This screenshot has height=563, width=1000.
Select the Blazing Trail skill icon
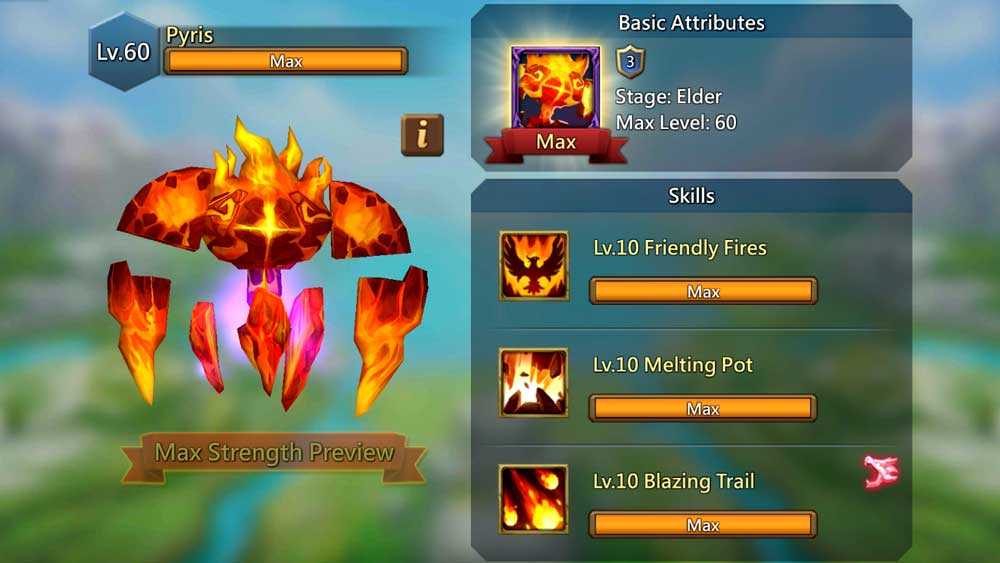pyautogui.click(x=534, y=499)
